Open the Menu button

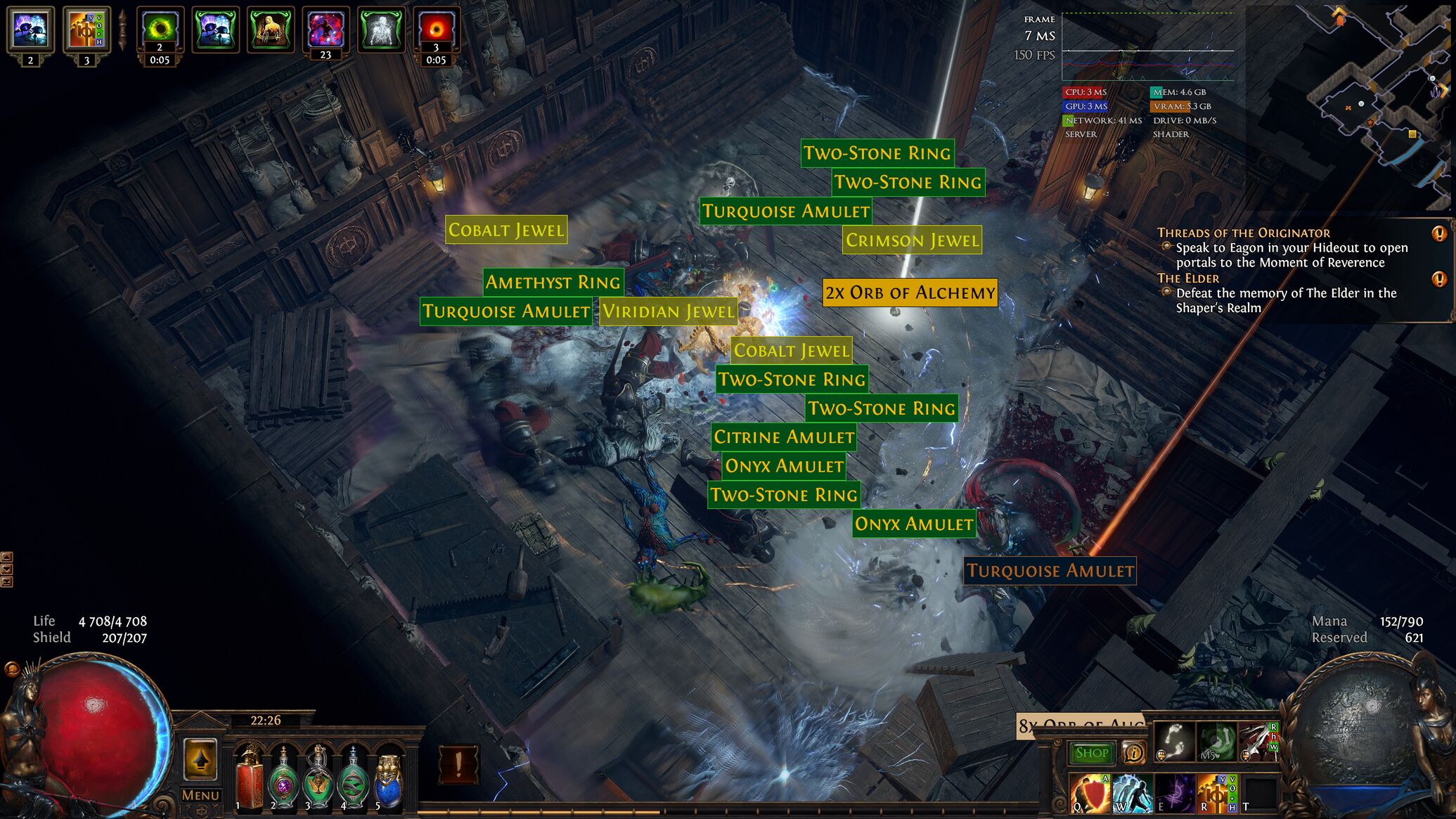coord(200,795)
